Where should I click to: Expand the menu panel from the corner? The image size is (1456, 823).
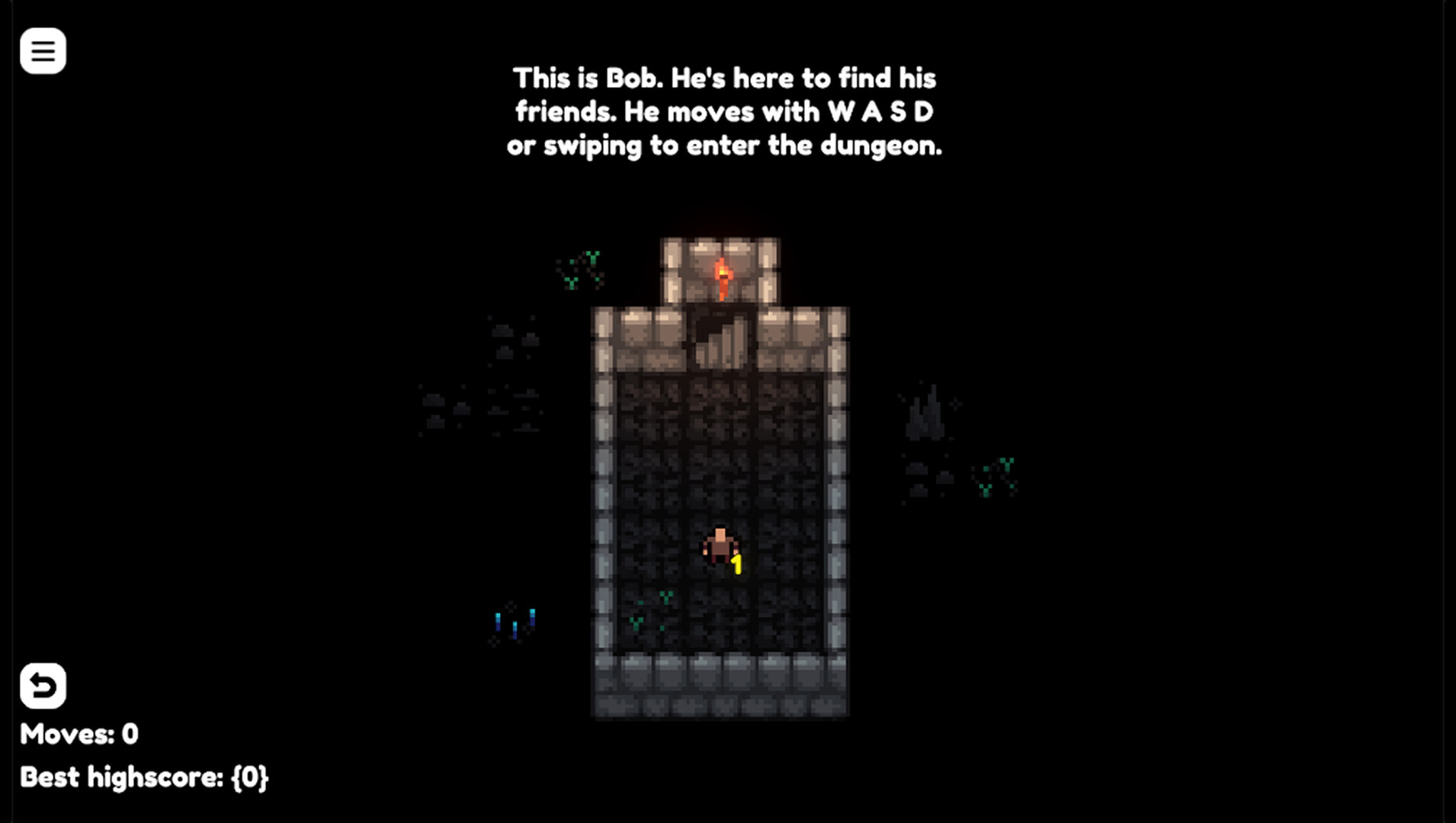pyautogui.click(x=43, y=50)
